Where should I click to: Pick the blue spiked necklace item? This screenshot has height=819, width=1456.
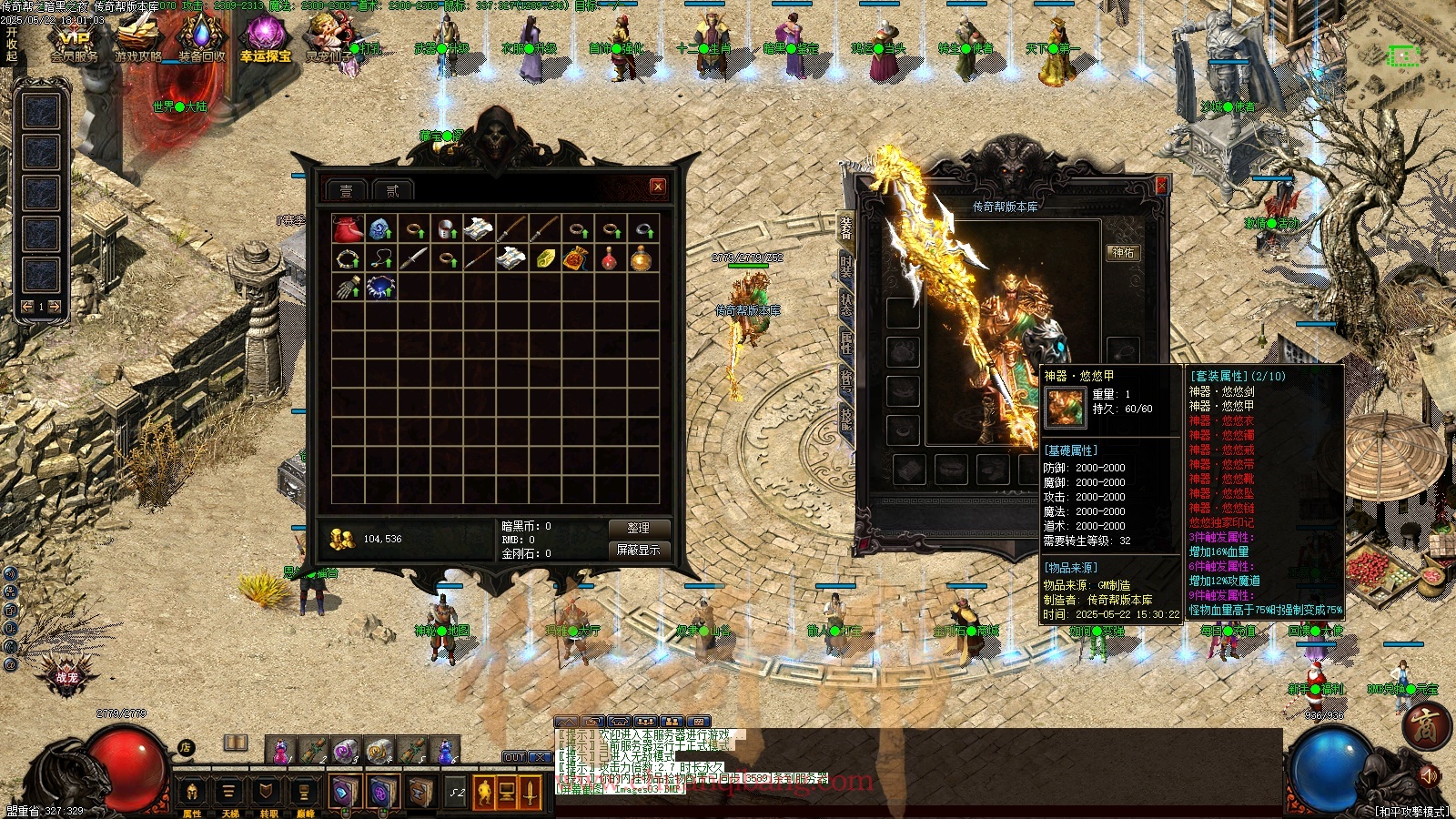[379, 288]
